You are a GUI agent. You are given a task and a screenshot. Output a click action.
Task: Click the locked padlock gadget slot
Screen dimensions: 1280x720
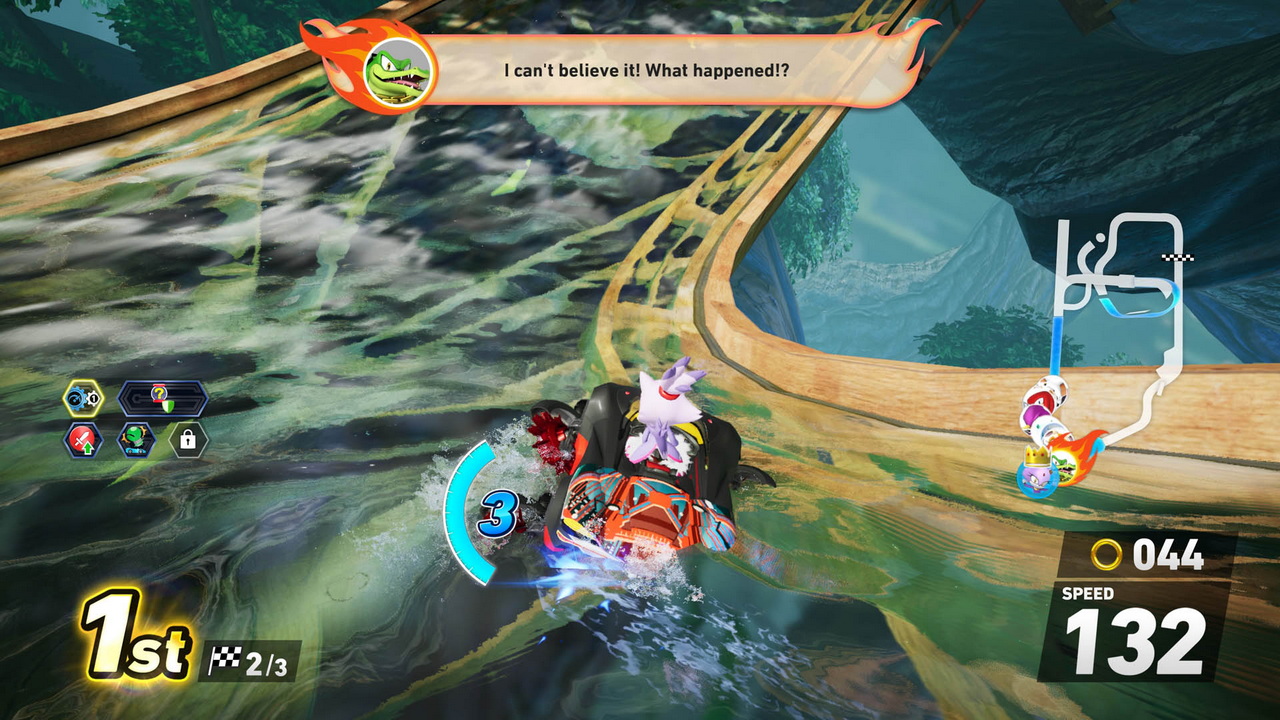187,439
